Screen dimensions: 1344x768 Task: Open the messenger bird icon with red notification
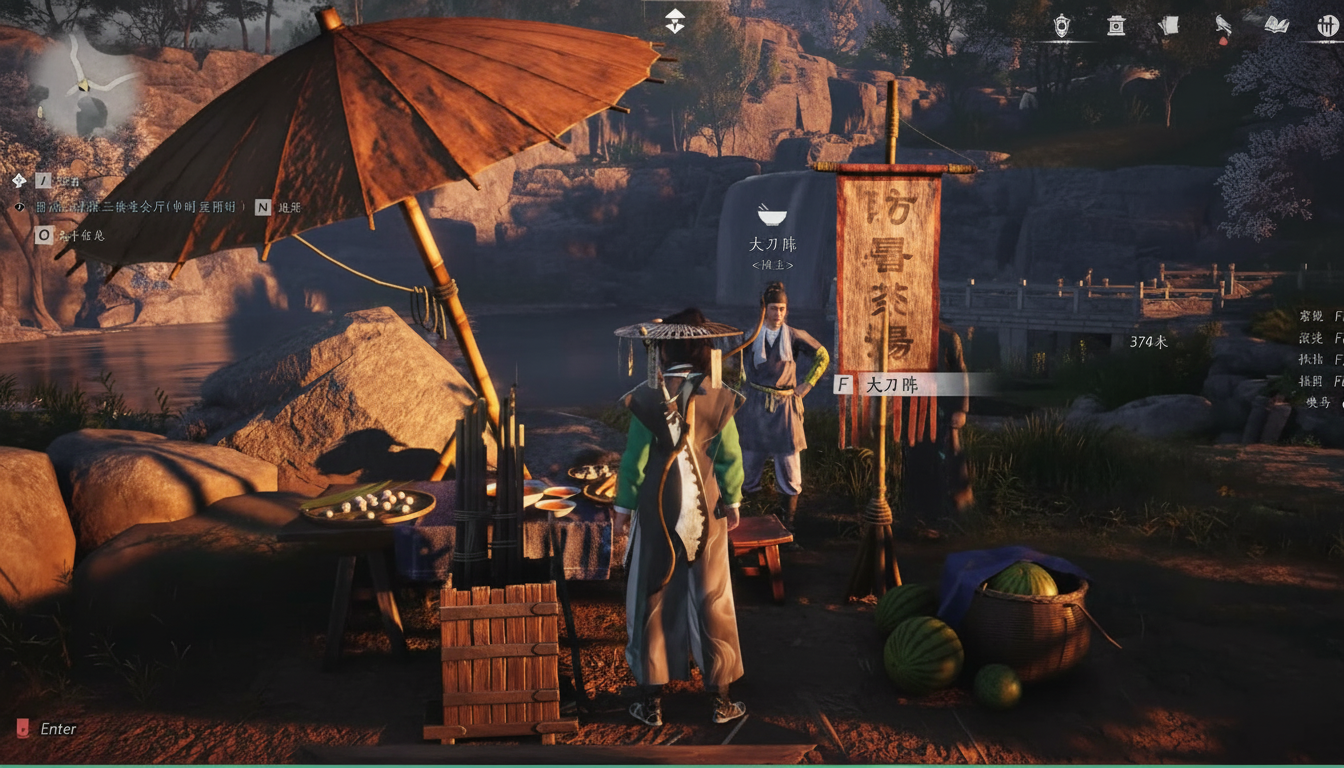tap(1222, 27)
